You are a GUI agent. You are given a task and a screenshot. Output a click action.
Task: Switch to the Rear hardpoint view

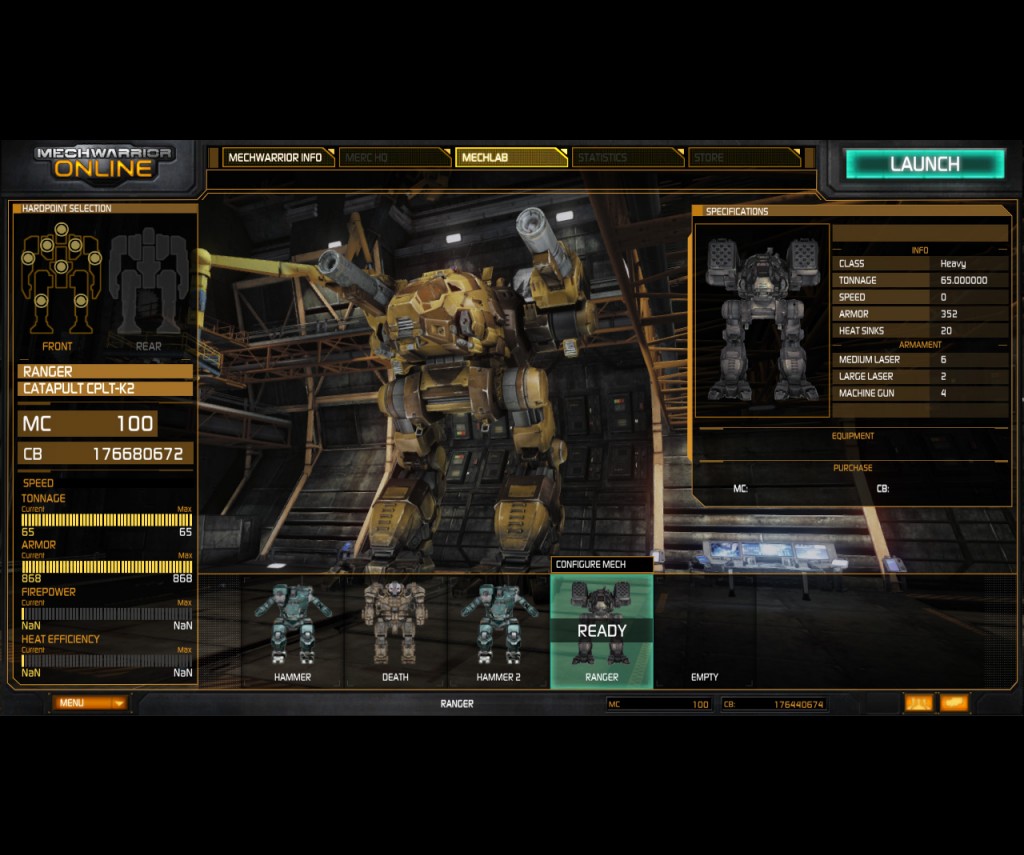(x=148, y=278)
